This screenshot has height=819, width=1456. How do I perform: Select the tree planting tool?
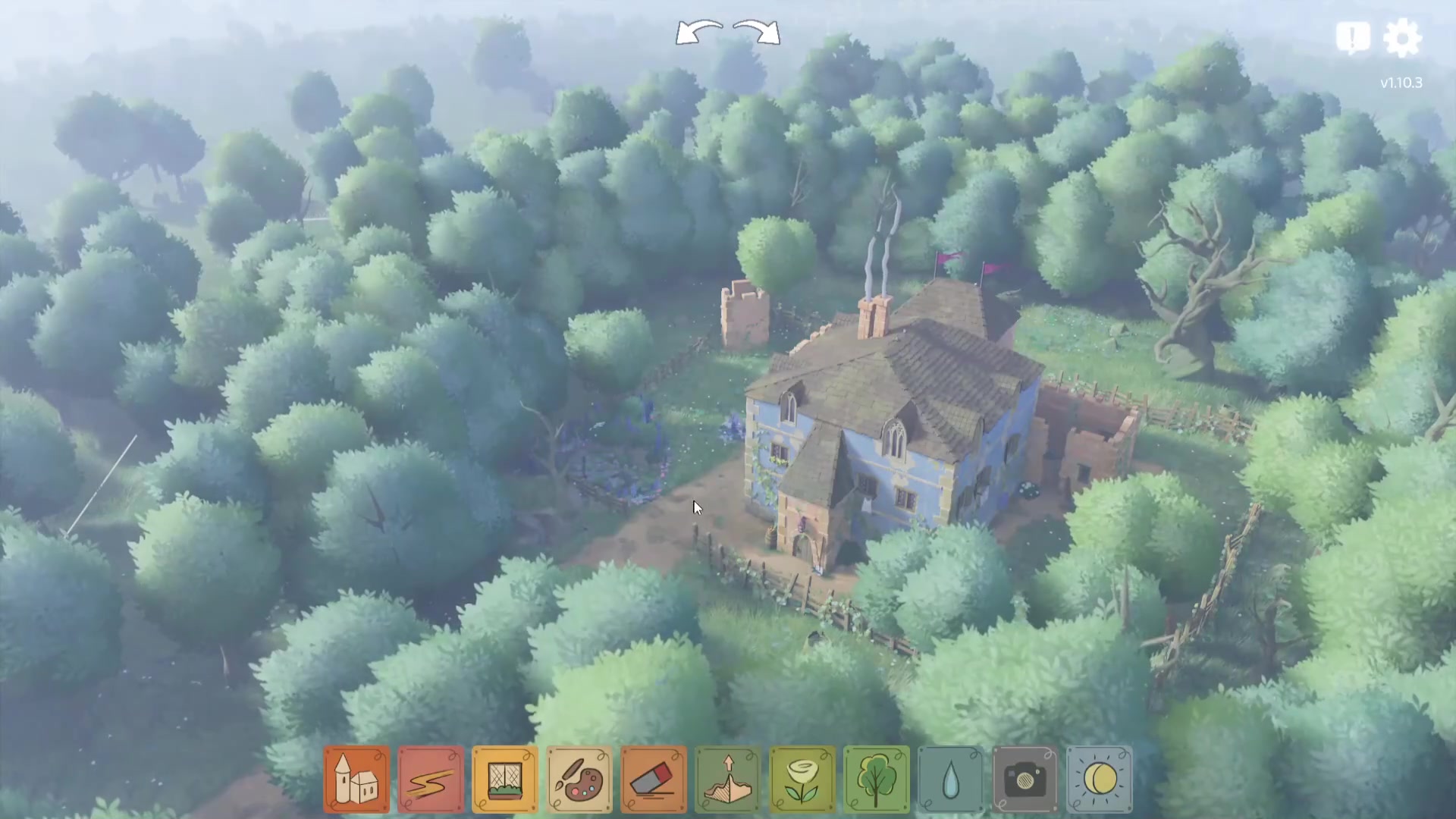click(877, 780)
